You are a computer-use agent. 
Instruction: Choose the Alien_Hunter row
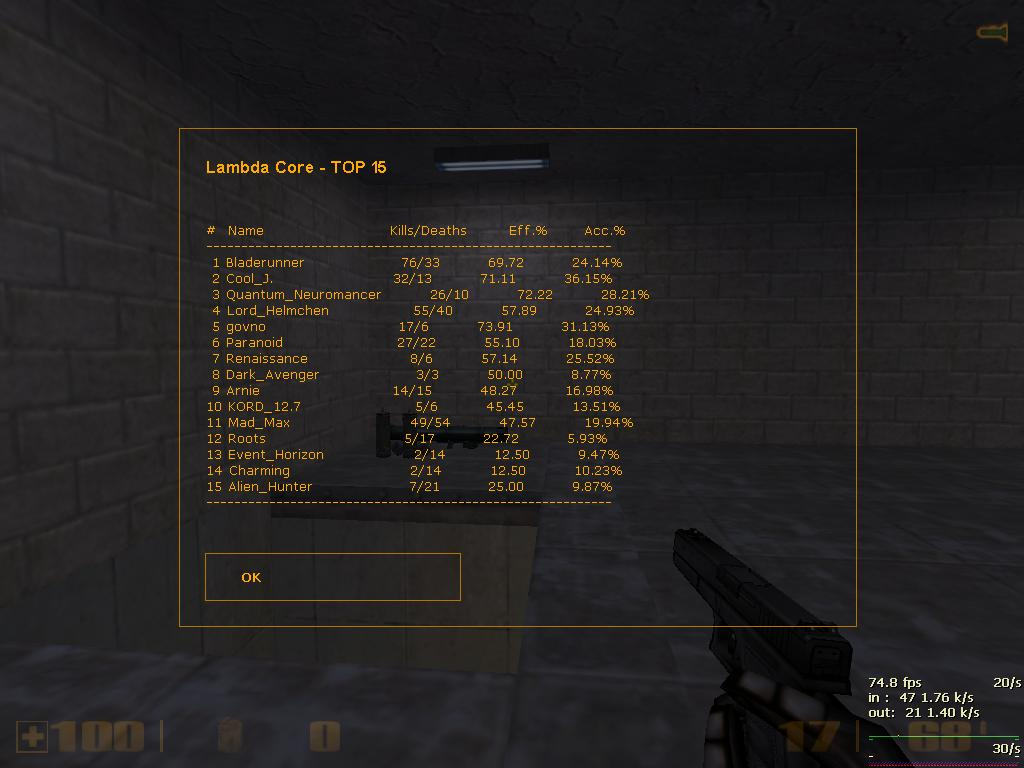pyautogui.click(x=270, y=487)
